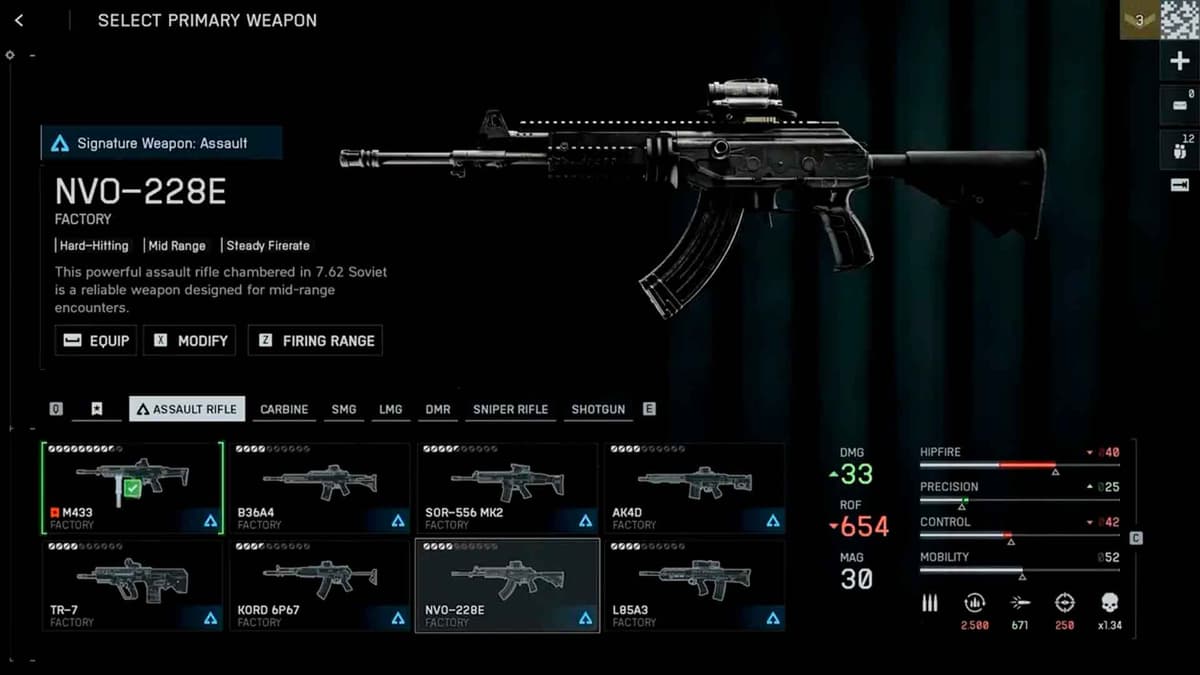Choose the KORD 6P67 rifle
Image resolution: width=1200 pixels, height=675 pixels.
pos(319,585)
